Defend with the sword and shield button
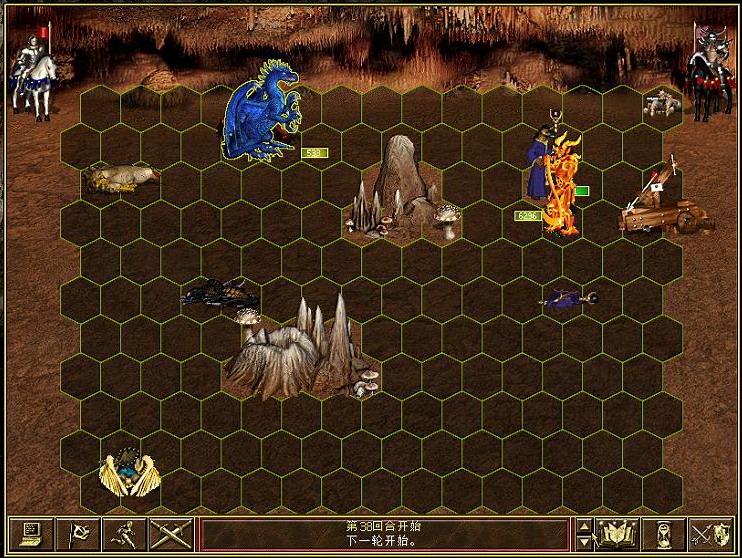This screenshot has width=742, height=558. click(x=714, y=533)
